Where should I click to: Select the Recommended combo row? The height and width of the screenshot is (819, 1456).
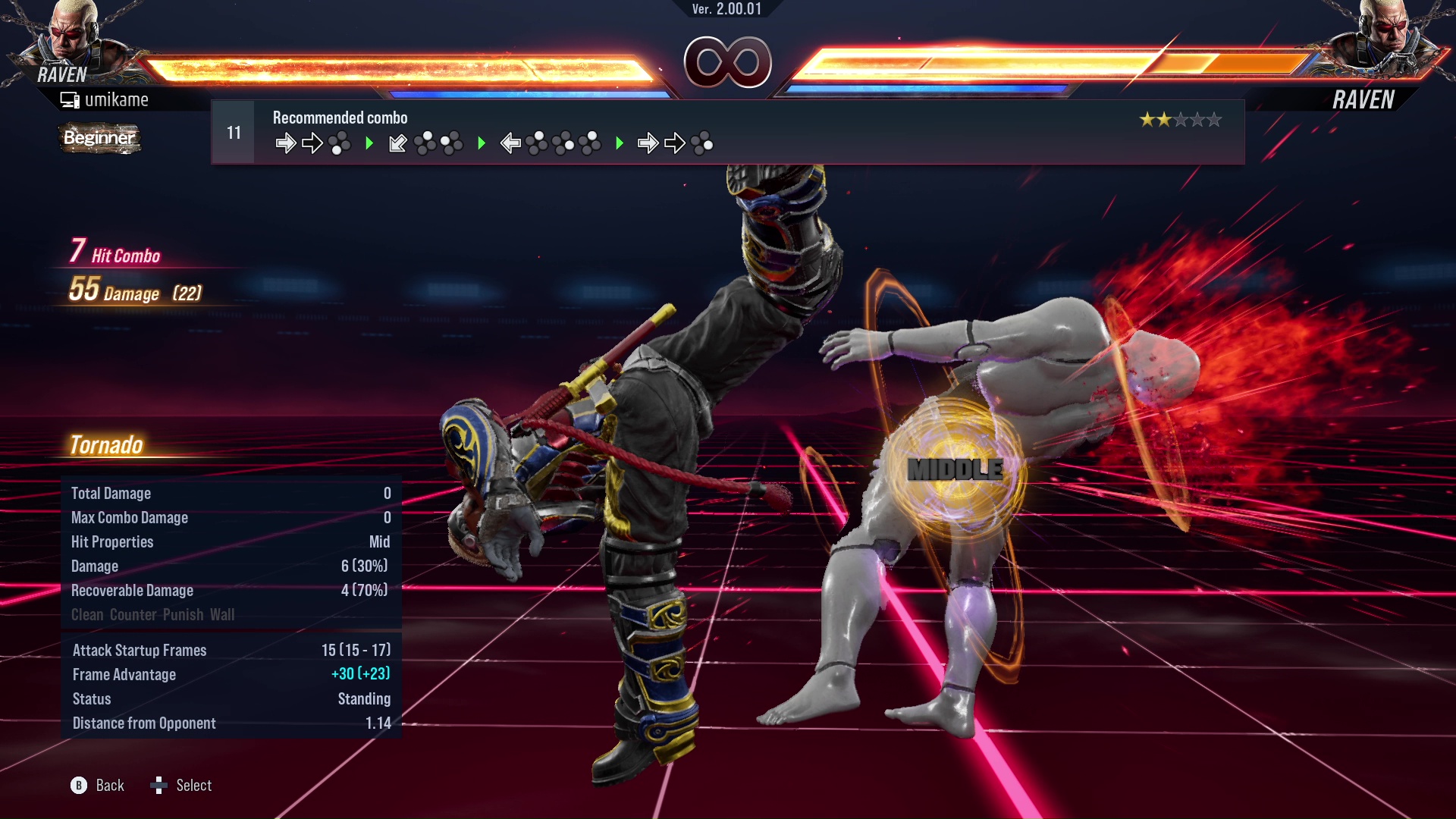pyautogui.click(x=728, y=133)
